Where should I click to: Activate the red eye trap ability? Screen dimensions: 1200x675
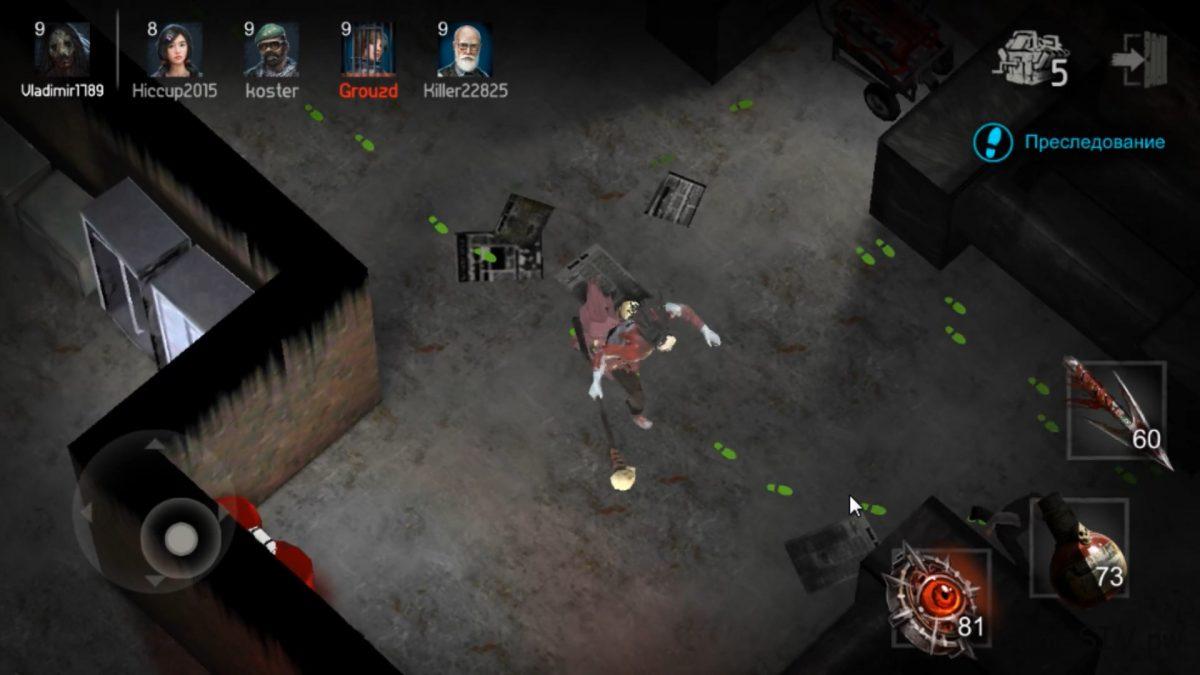click(934, 599)
